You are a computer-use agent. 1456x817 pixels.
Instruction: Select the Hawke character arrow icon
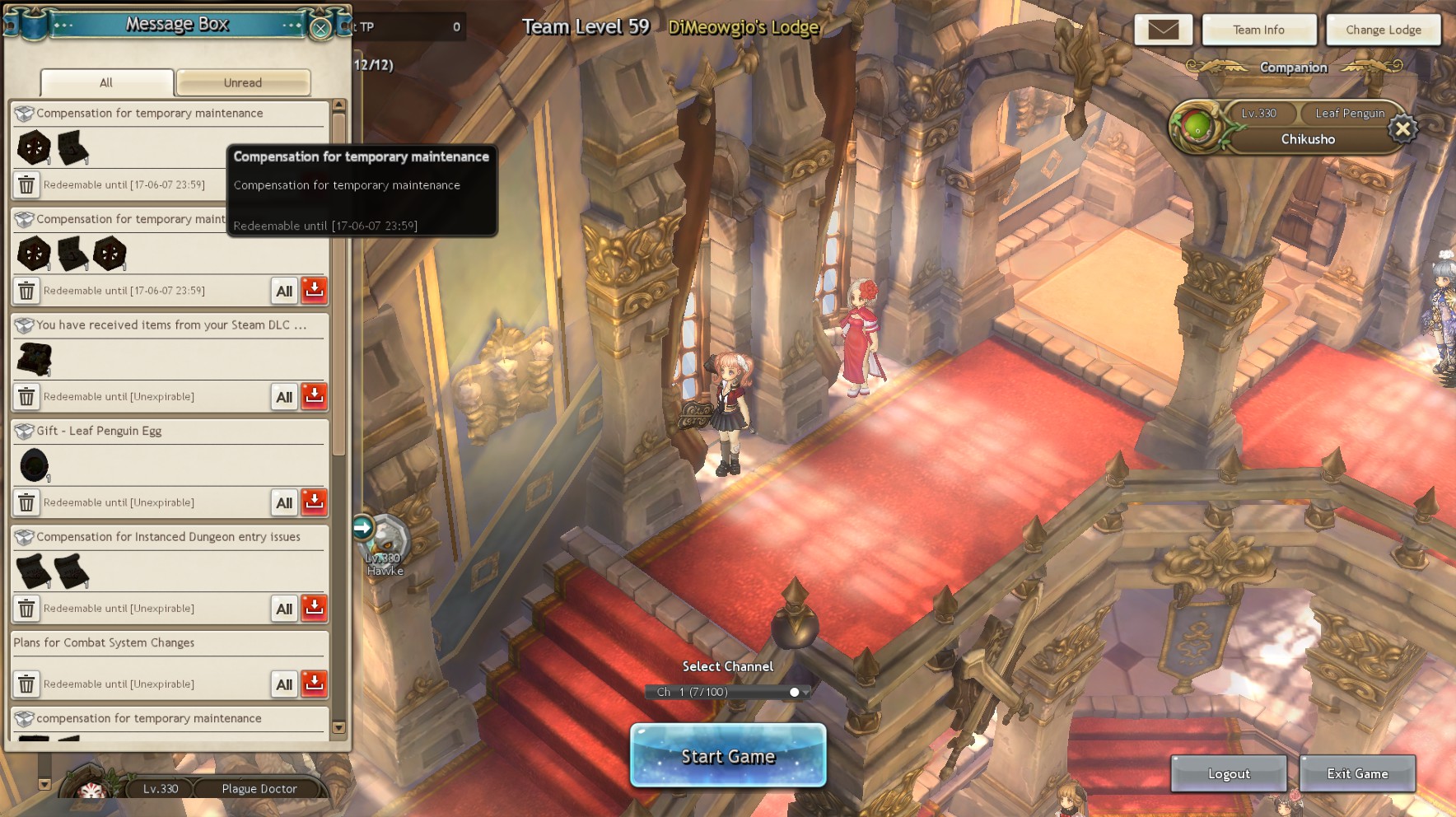(x=363, y=527)
